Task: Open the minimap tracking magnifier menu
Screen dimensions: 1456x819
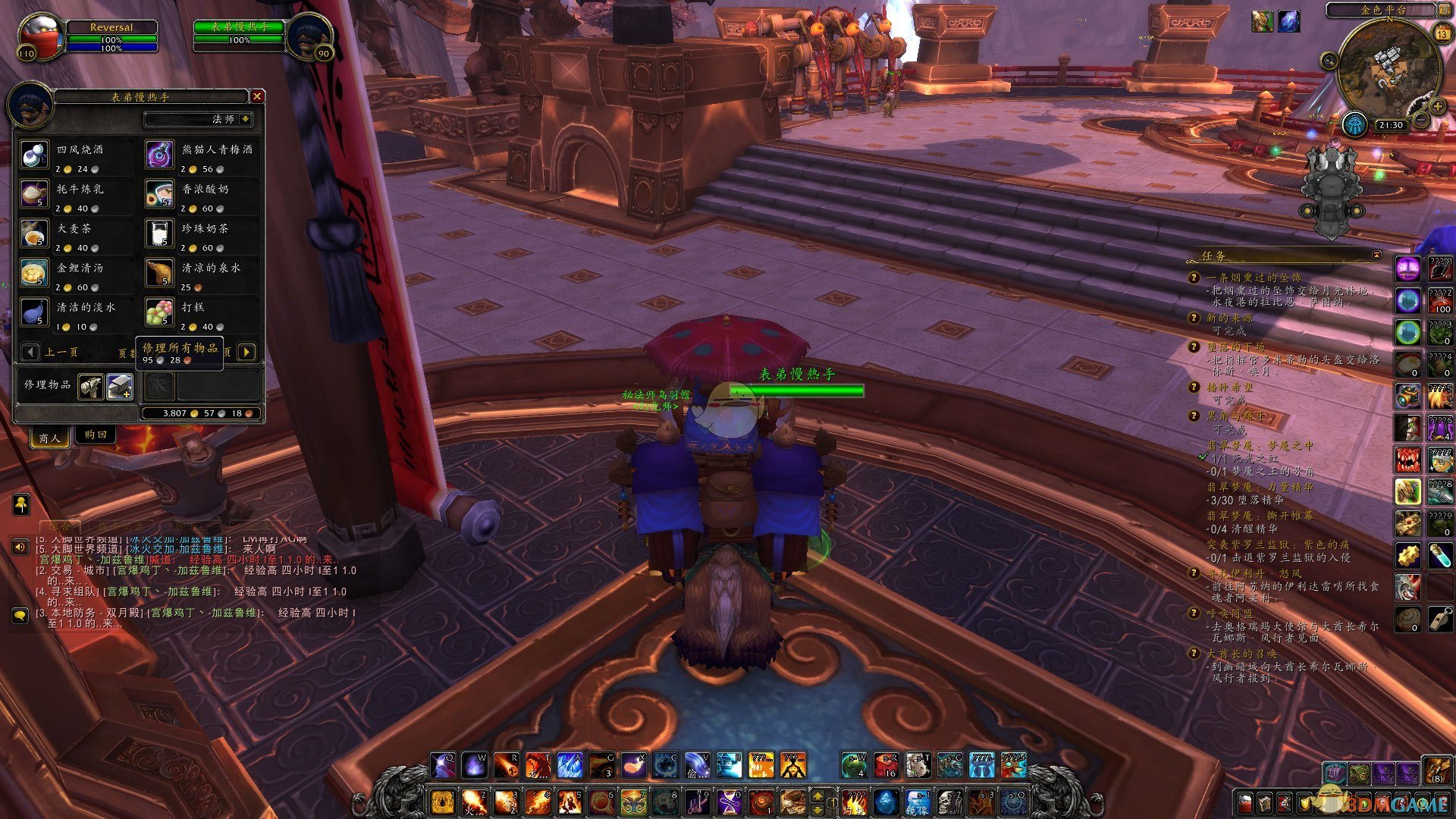Action: (x=1329, y=61)
